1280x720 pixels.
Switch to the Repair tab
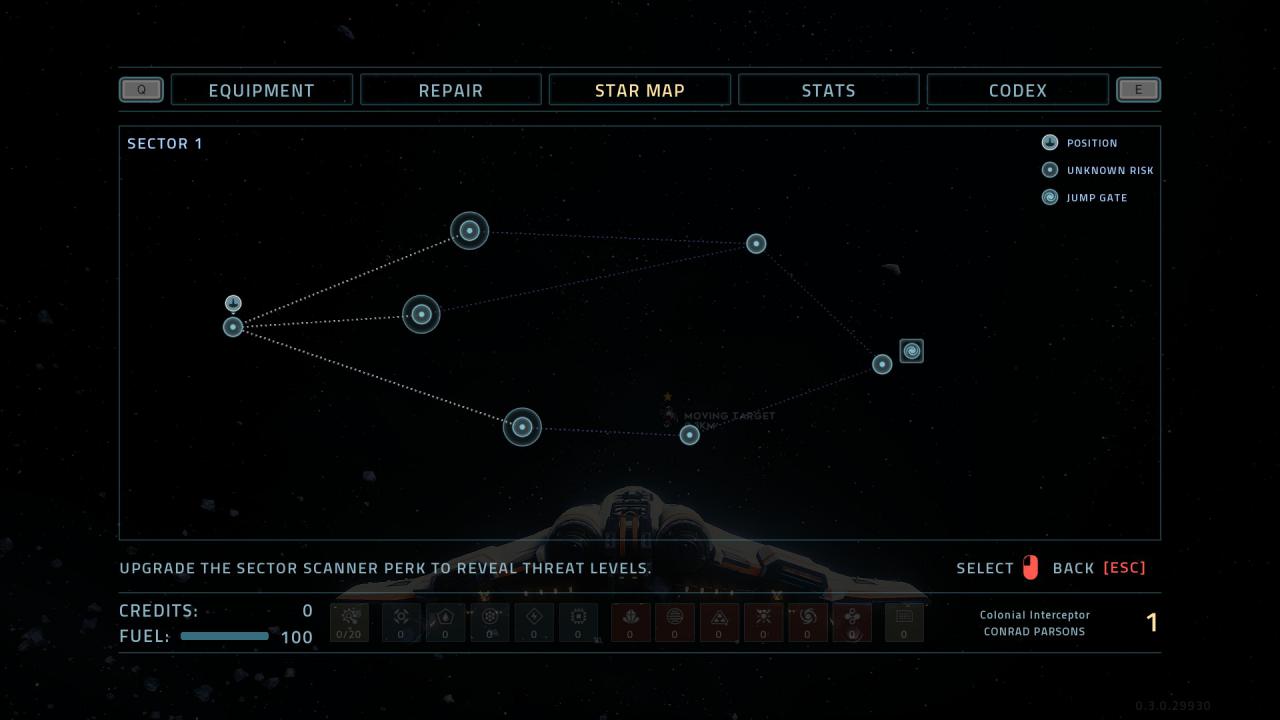click(450, 90)
